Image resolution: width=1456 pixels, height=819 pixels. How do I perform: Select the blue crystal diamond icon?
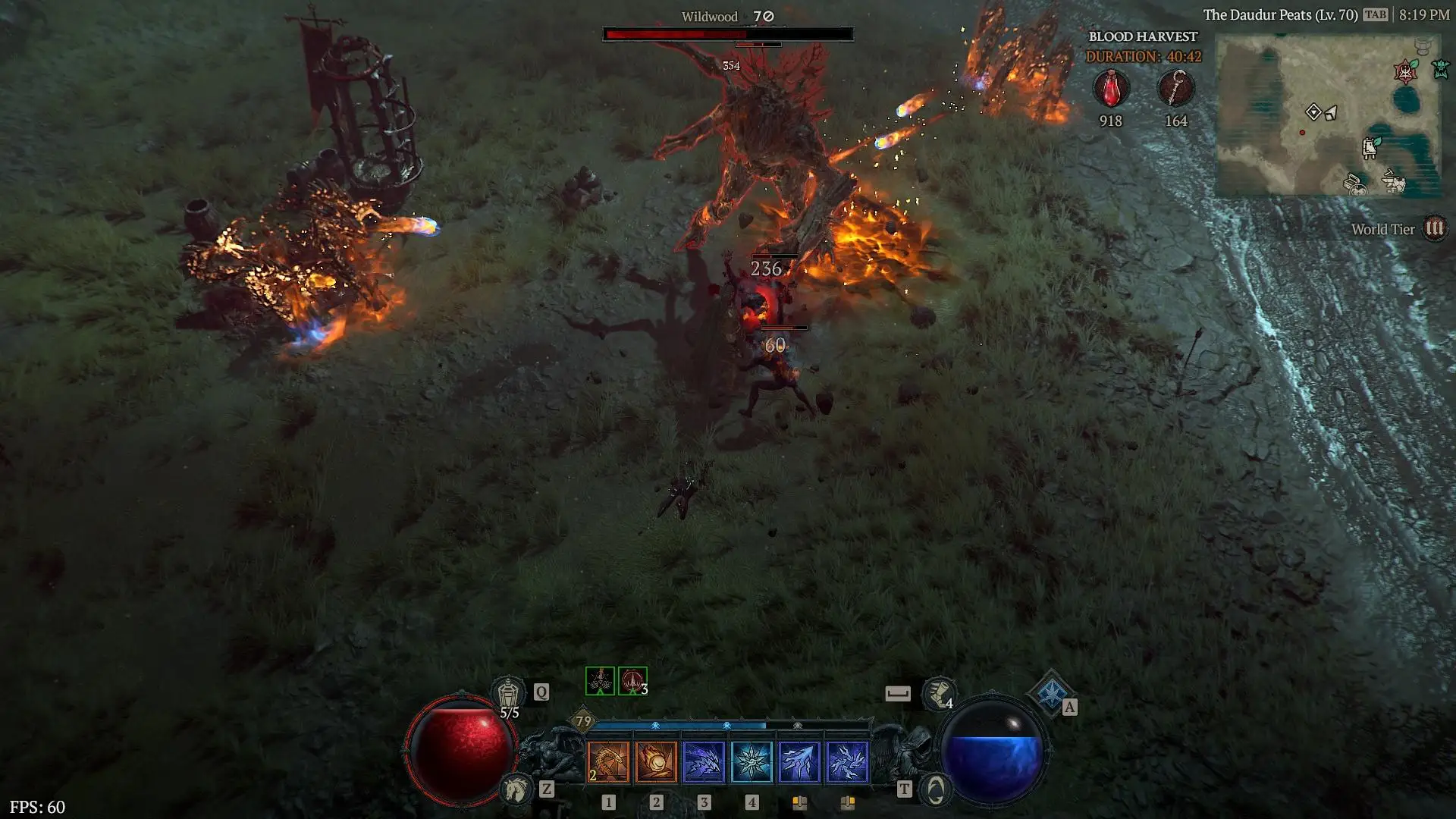1051,692
